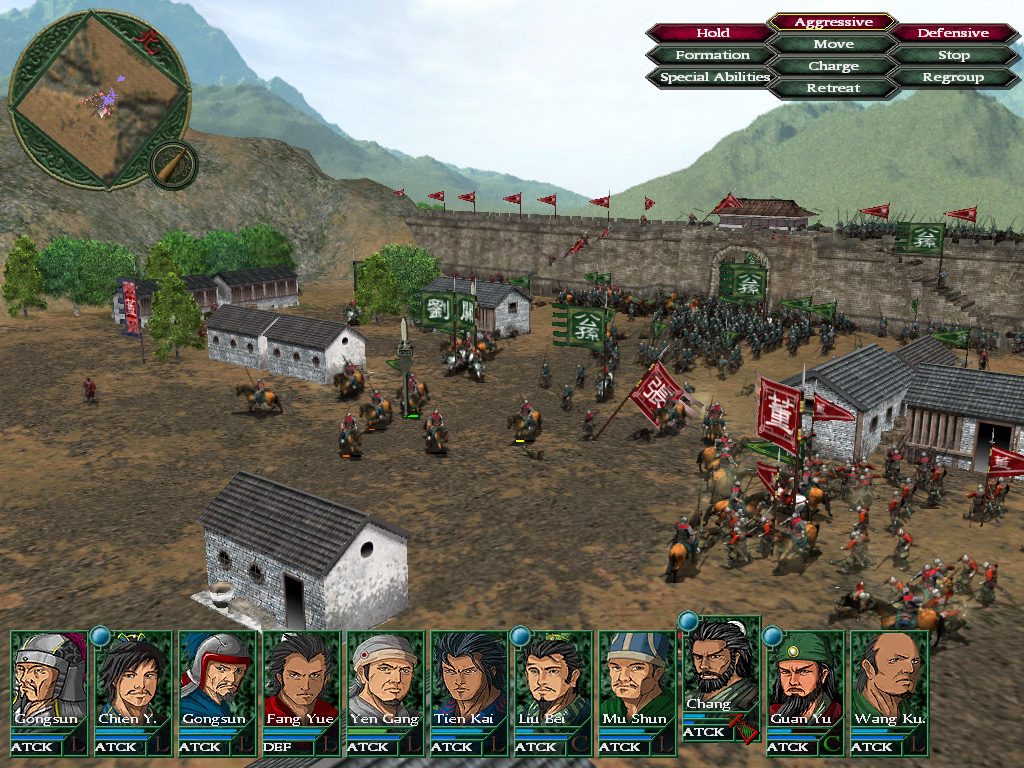
Task: Choose the Regroup command
Action: (953, 77)
